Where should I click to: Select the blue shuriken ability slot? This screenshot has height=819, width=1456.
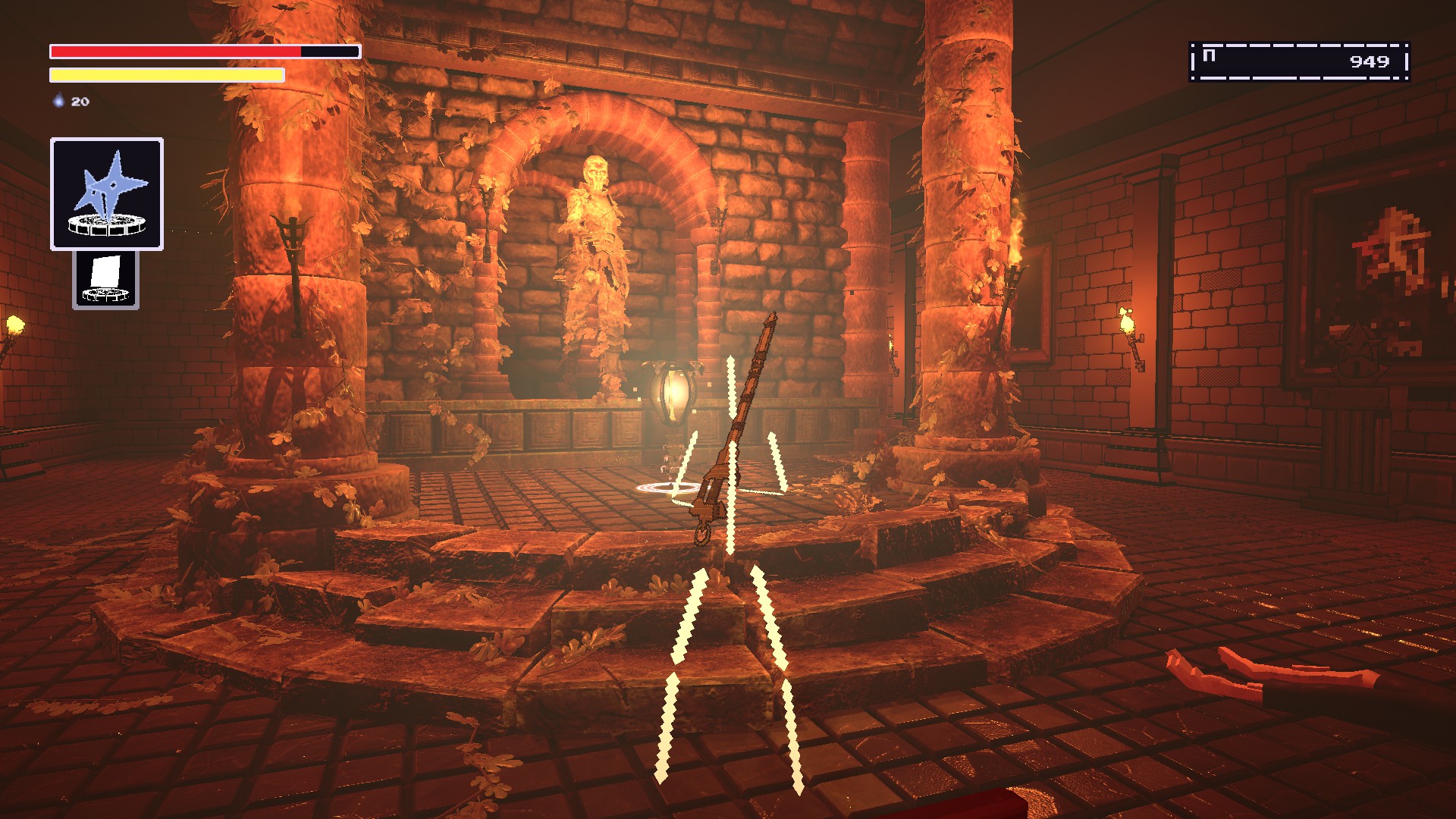tap(107, 193)
